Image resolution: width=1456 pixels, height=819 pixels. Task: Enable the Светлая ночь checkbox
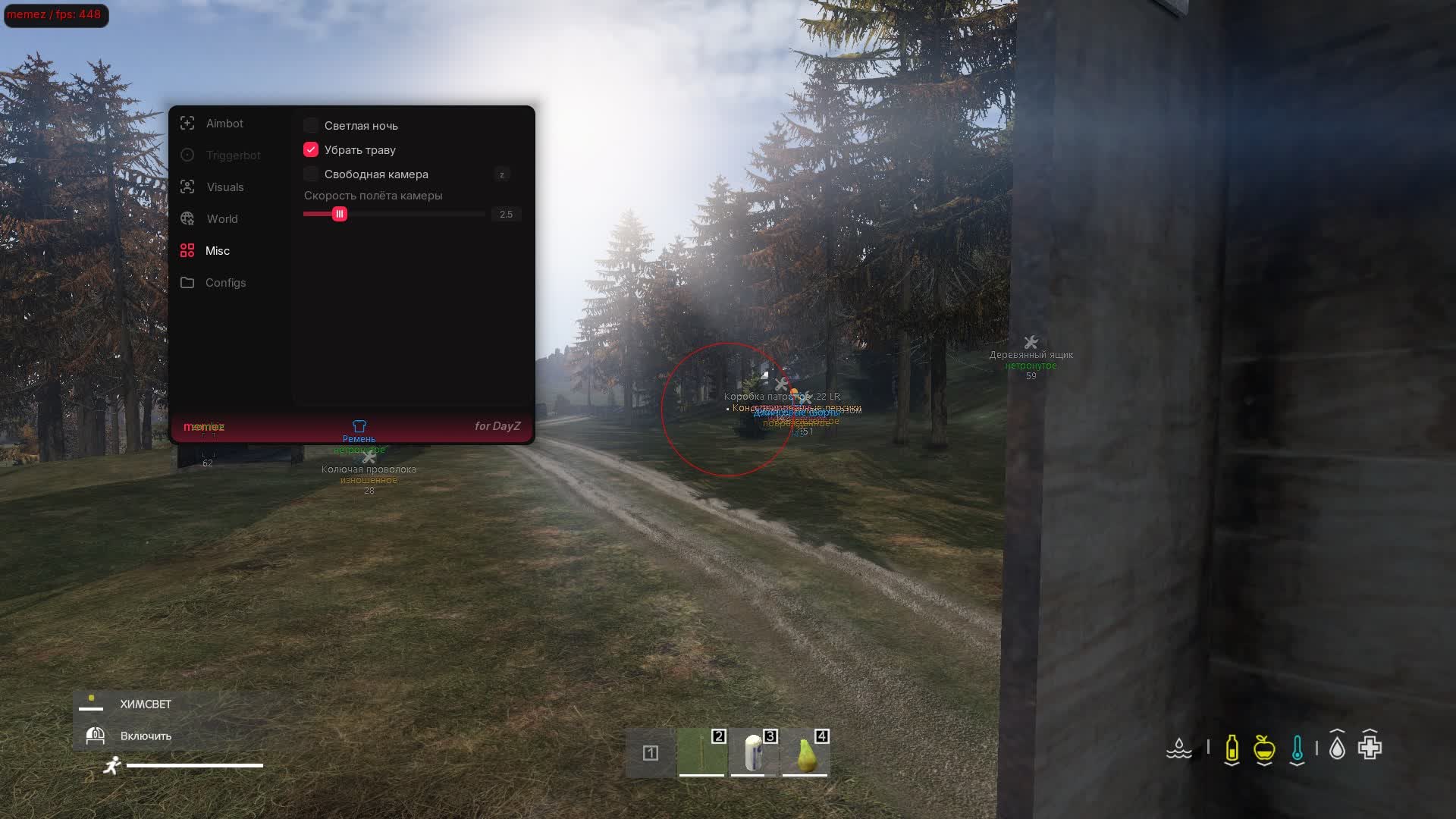[311, 125]
